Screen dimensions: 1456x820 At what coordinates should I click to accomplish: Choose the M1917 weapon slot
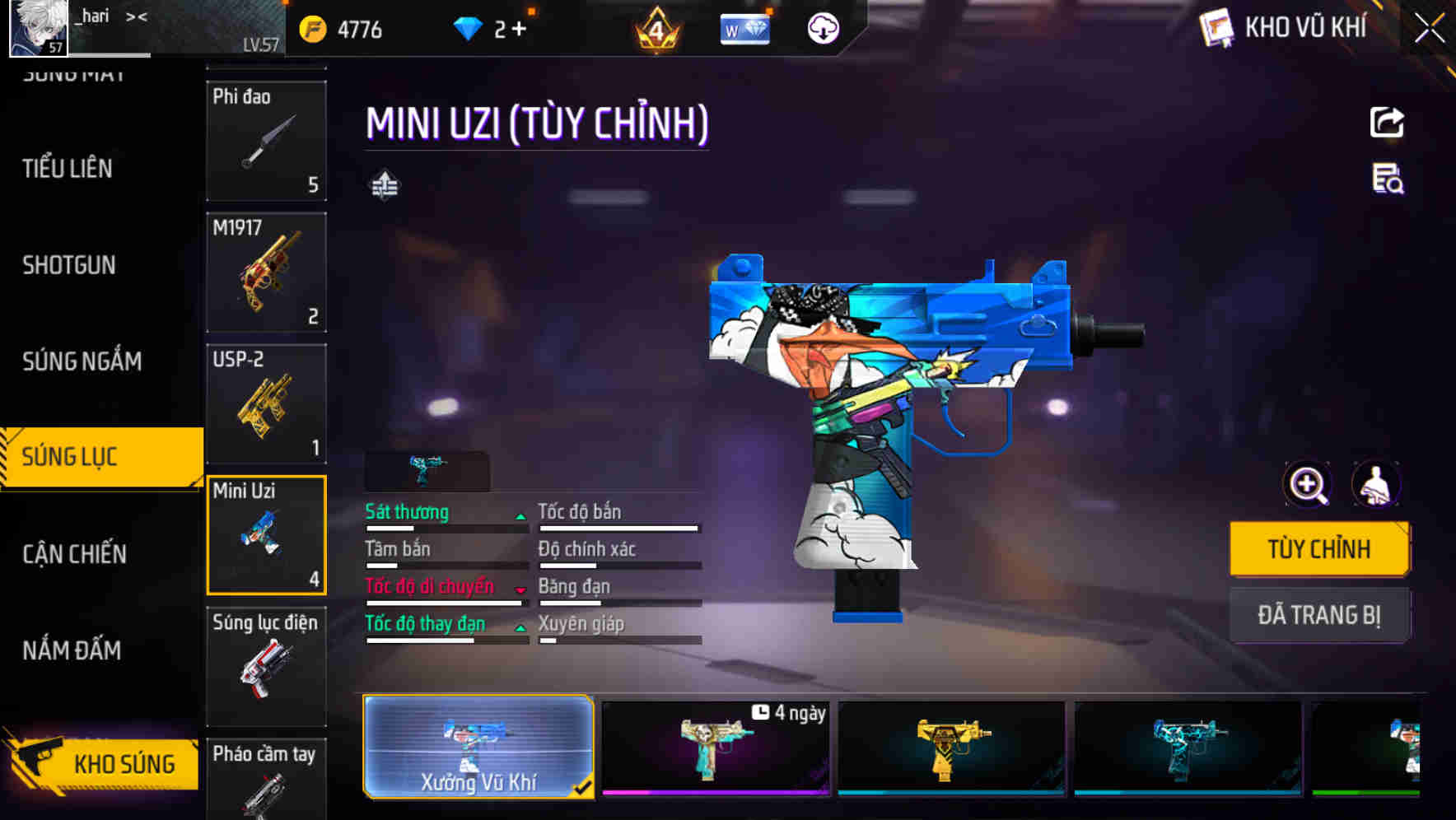tap(266, 273)
